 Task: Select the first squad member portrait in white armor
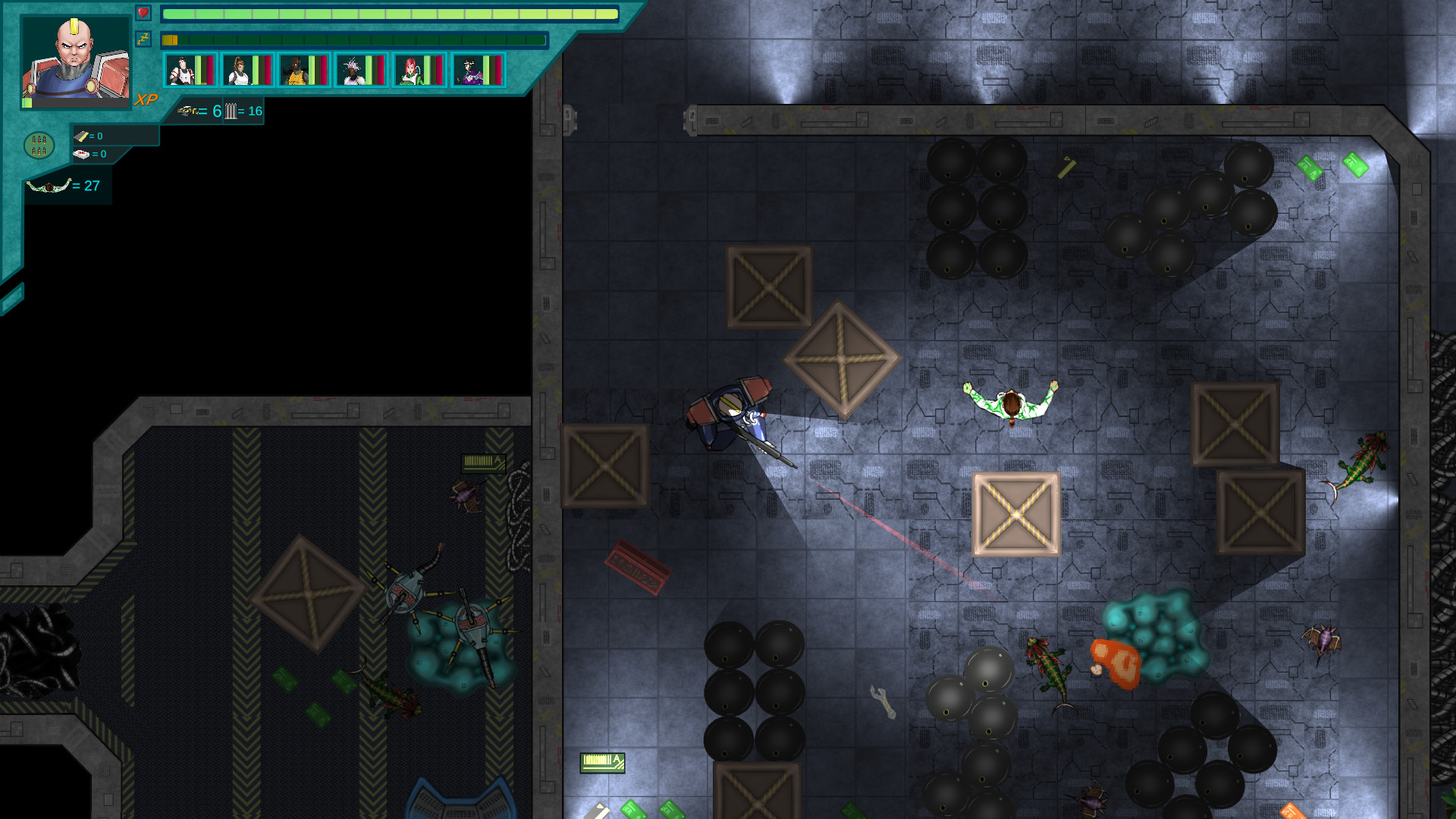[x=183, y=71]
